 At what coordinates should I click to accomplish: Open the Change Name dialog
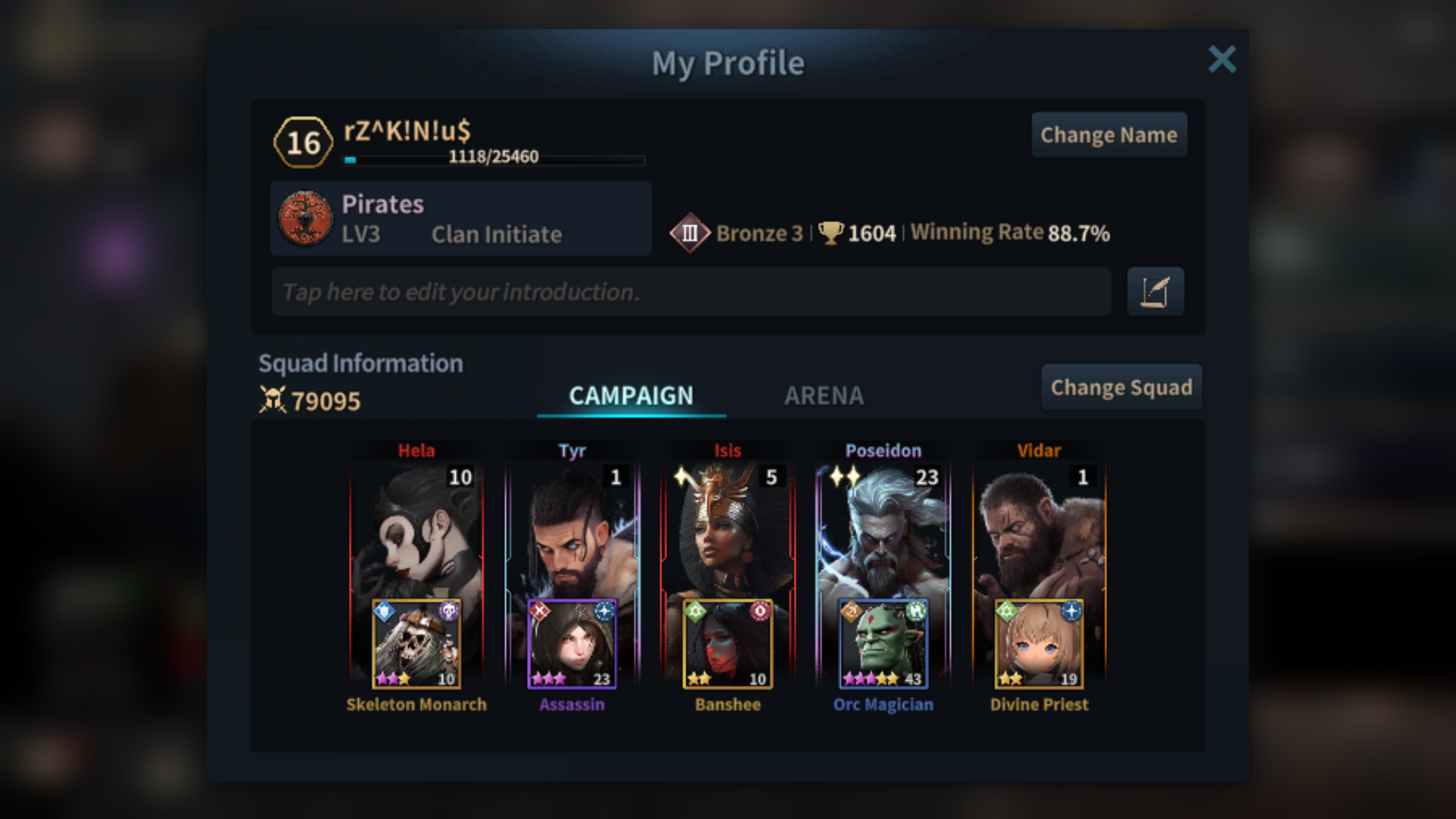click(1109, 135)
